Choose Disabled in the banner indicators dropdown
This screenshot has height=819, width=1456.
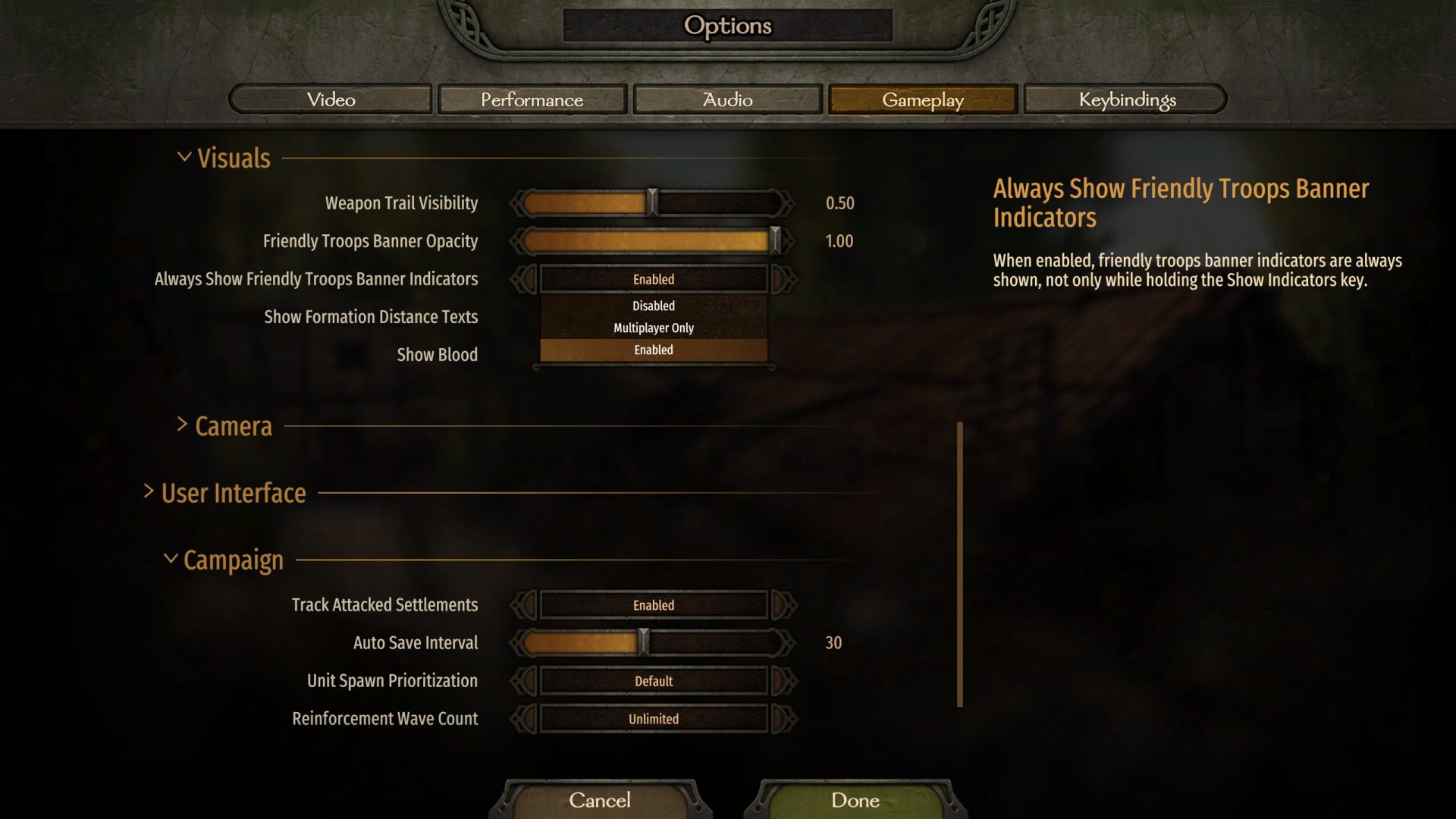(x=653, y=306)
